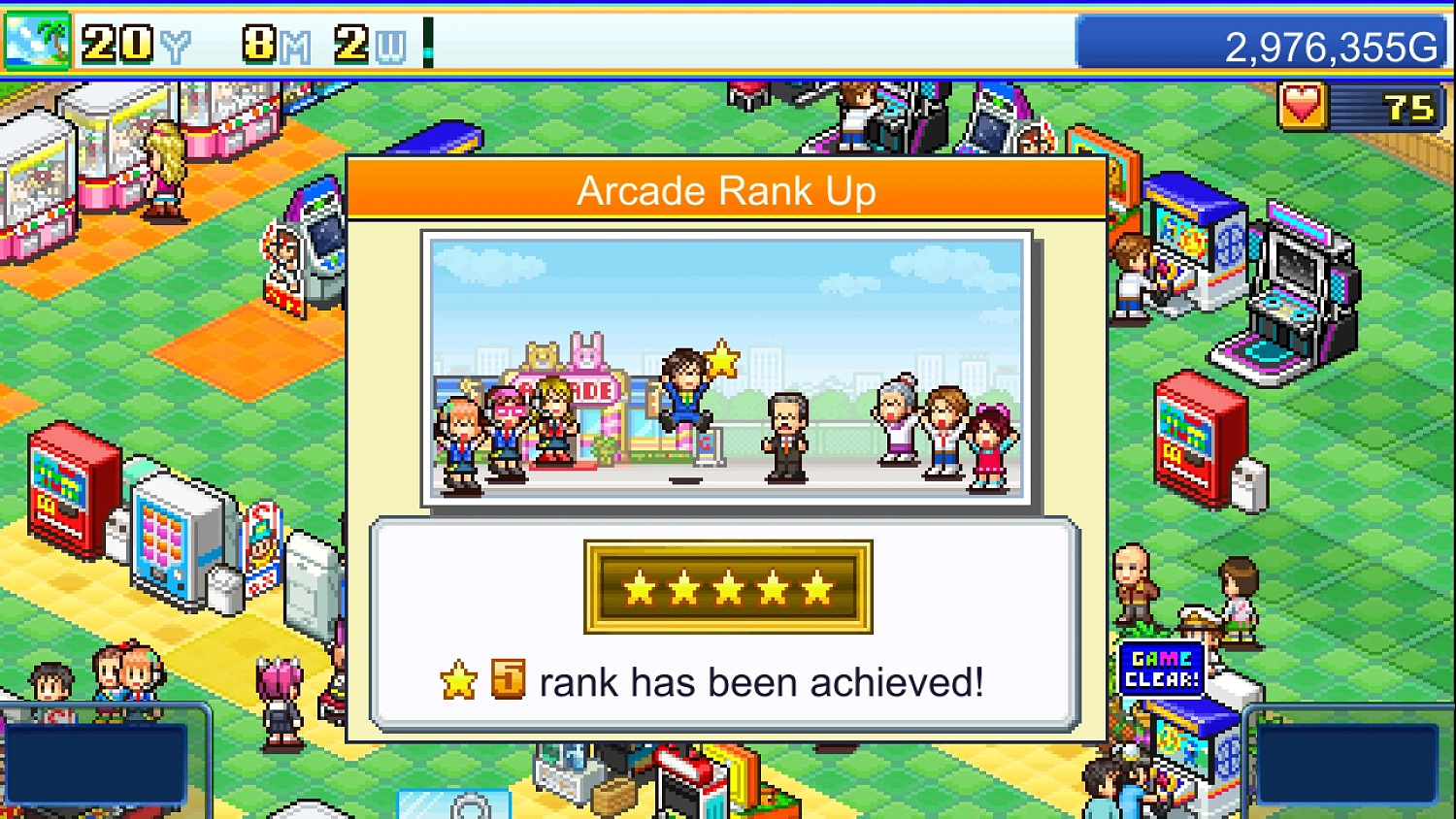
Task: Tap the orange number 5 rank badge
Action: click(x=507, y=682)
